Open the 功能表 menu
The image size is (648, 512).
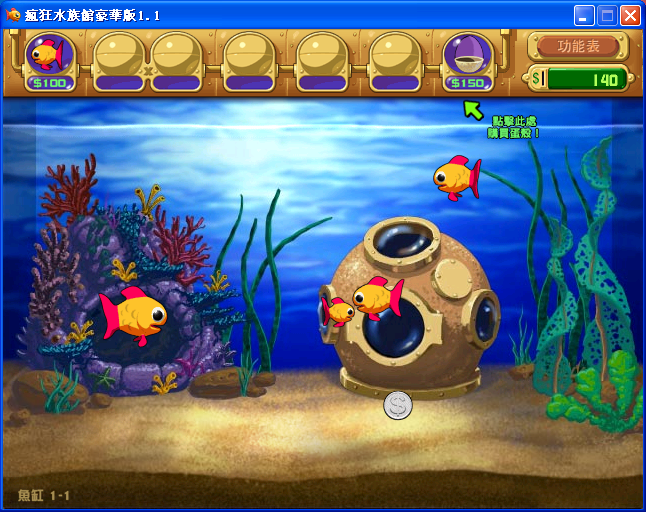(578, 46)
